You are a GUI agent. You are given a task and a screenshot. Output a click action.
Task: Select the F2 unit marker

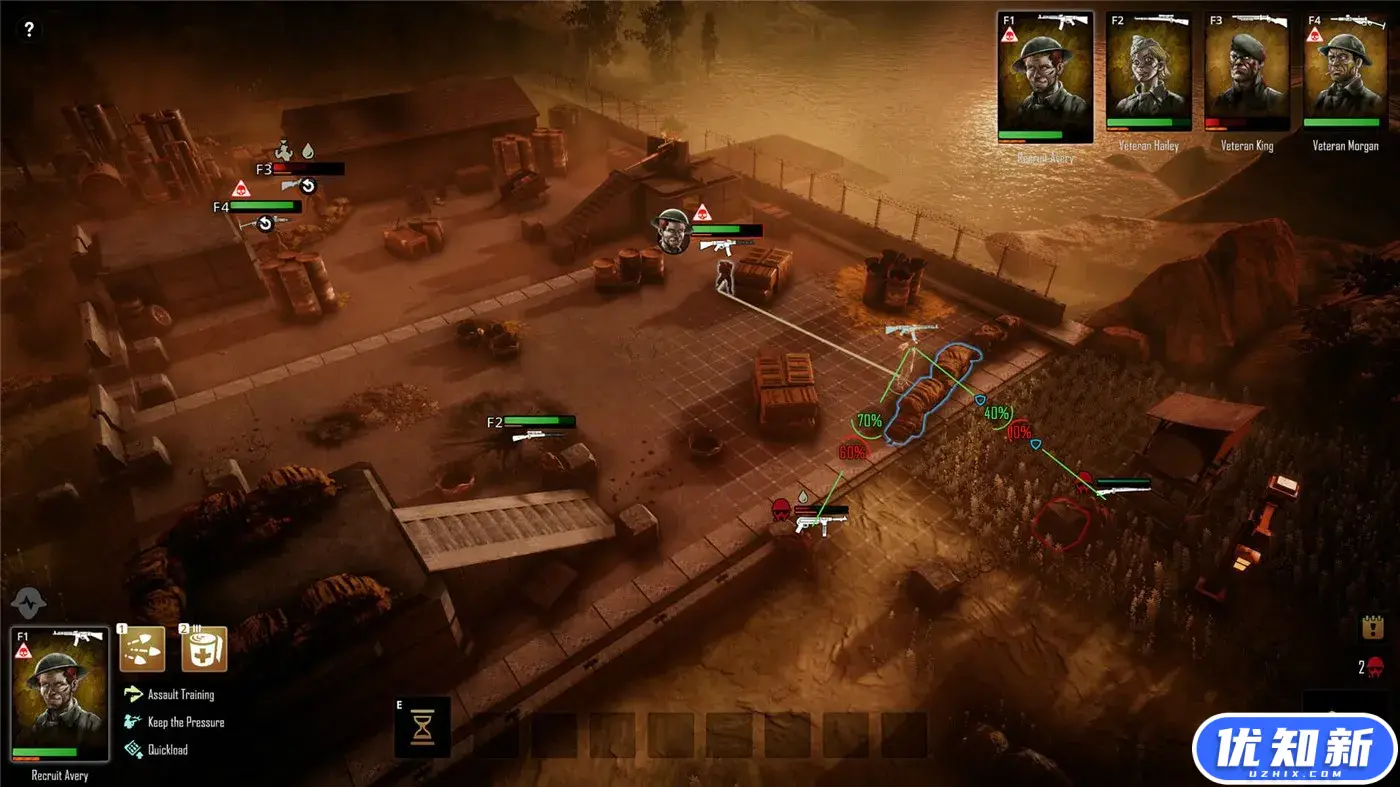pyautogui.click(x=494, y=423)
